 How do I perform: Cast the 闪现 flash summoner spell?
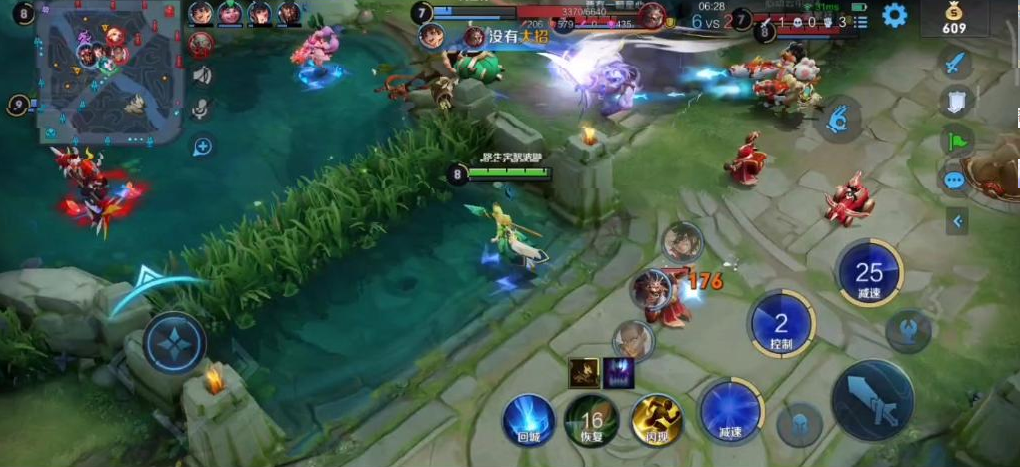pos(656,418)
